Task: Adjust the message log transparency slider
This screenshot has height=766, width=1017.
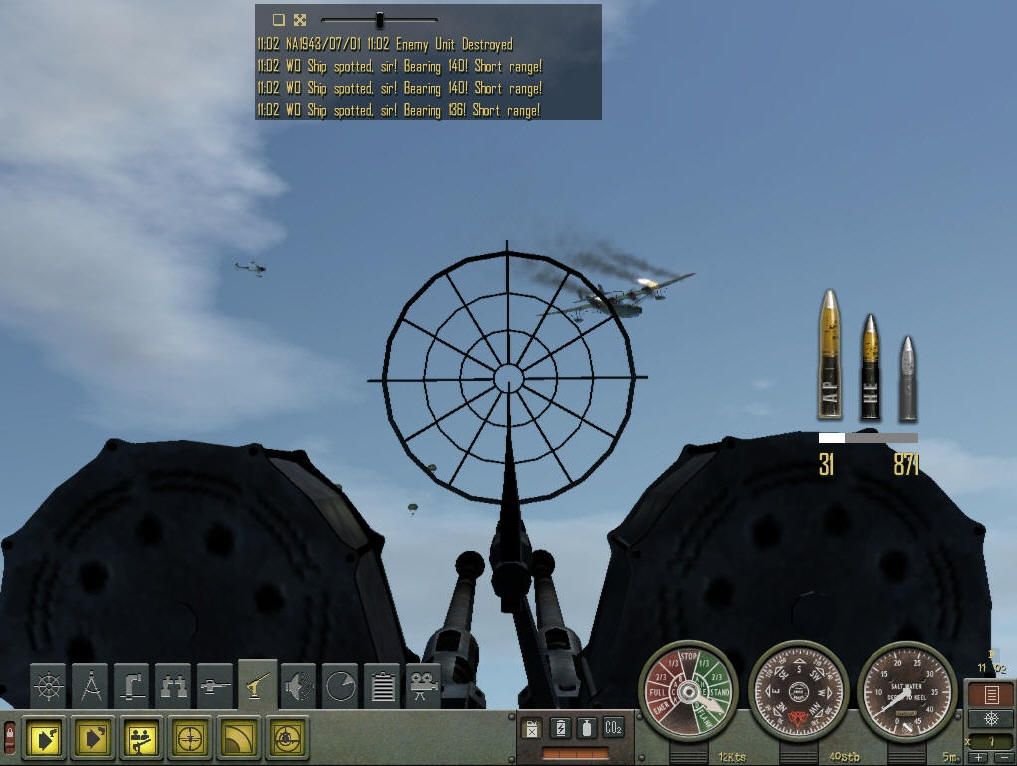Action: (380, 19)
